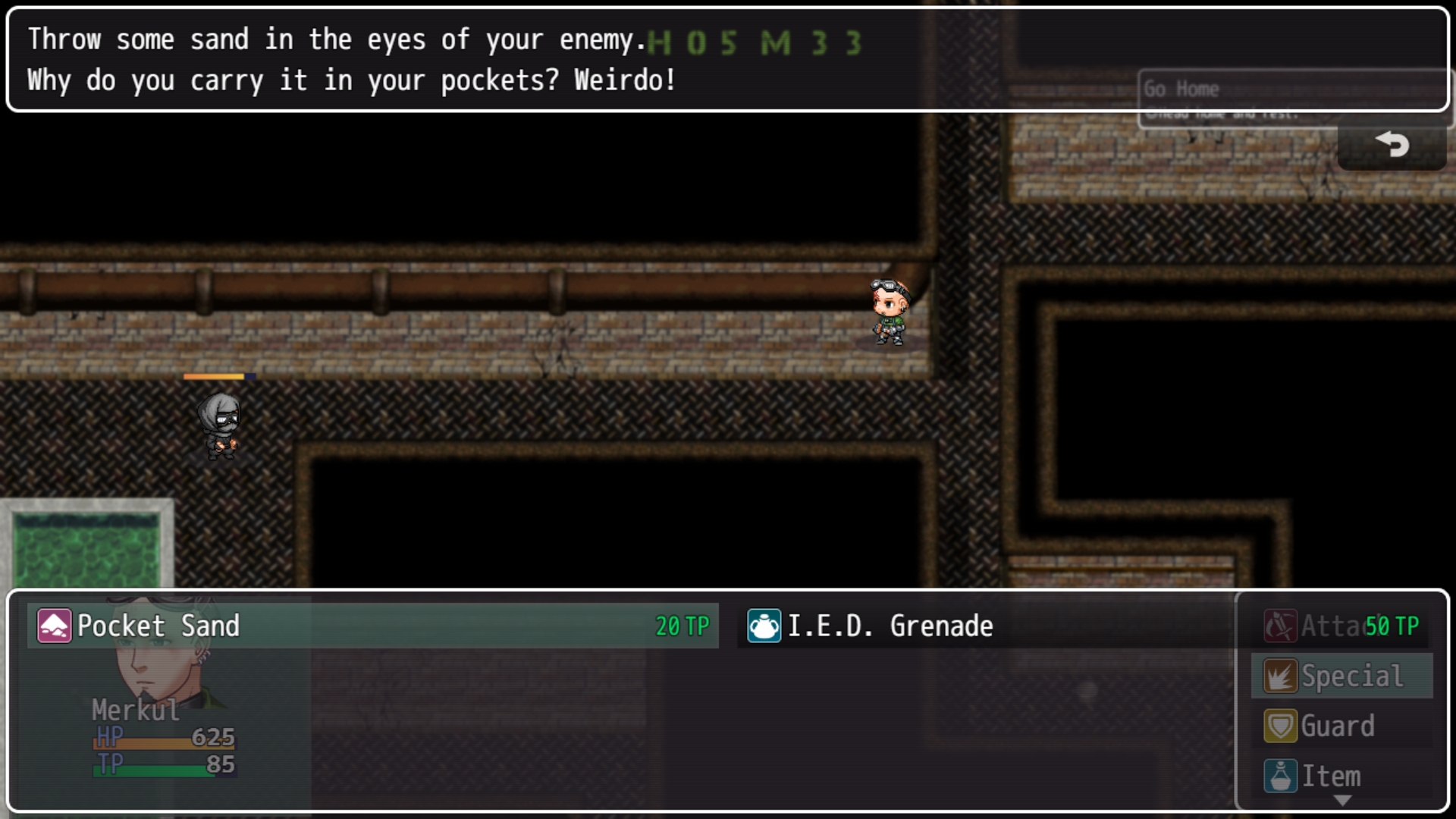The width and height of the screenshot is (1456, 819).
Task: Select the Pocket Sand skill
Action: tap(372, 626)
